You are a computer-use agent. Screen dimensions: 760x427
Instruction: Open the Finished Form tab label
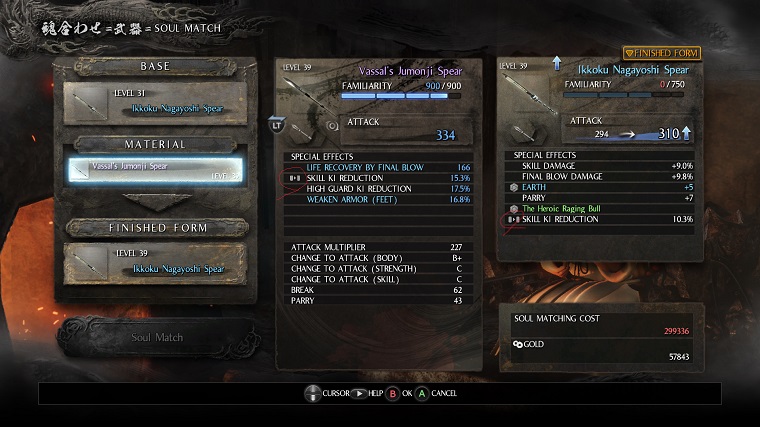point(662,52)
